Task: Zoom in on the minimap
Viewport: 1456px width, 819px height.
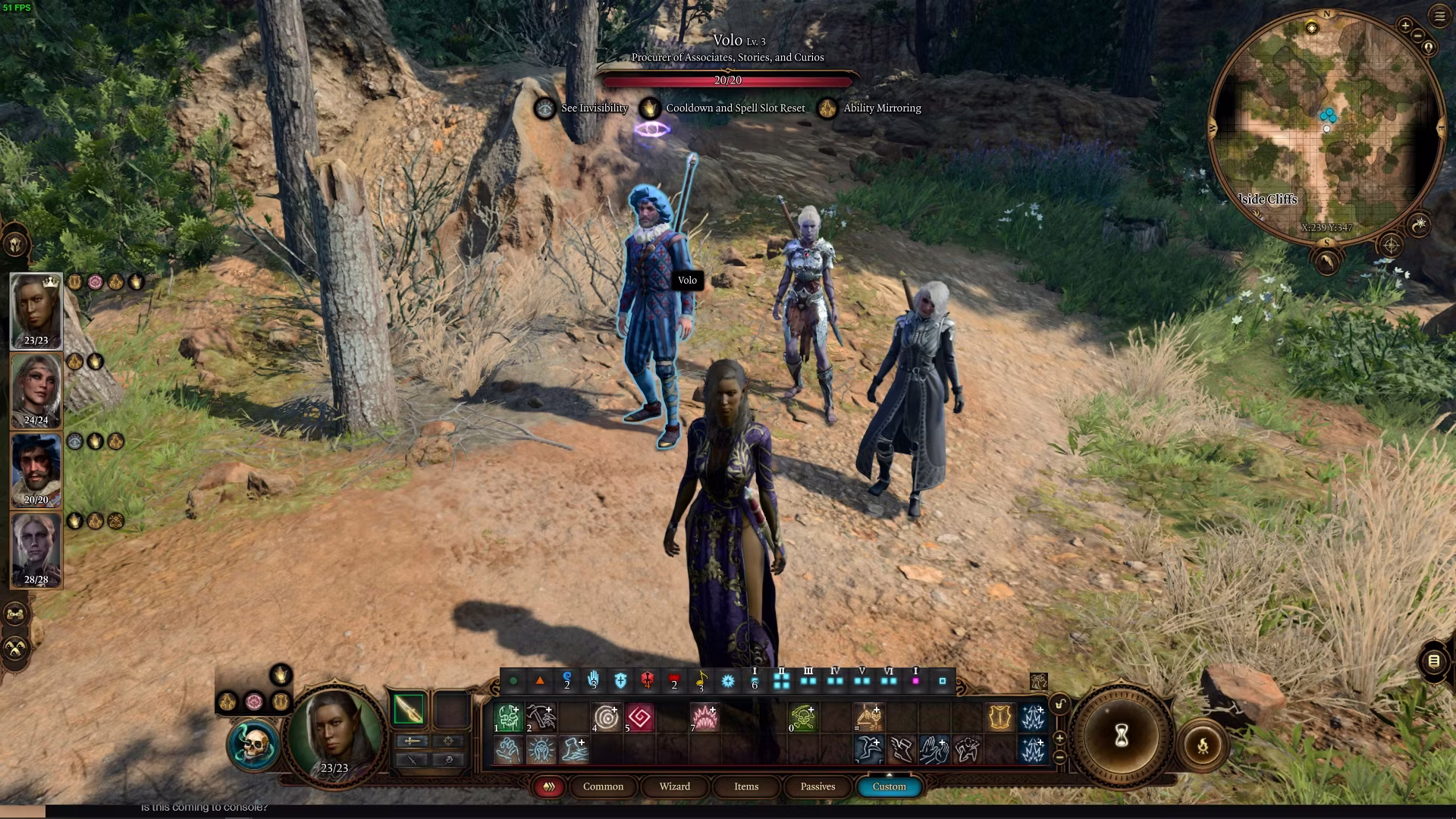Action: point(1405,26)
